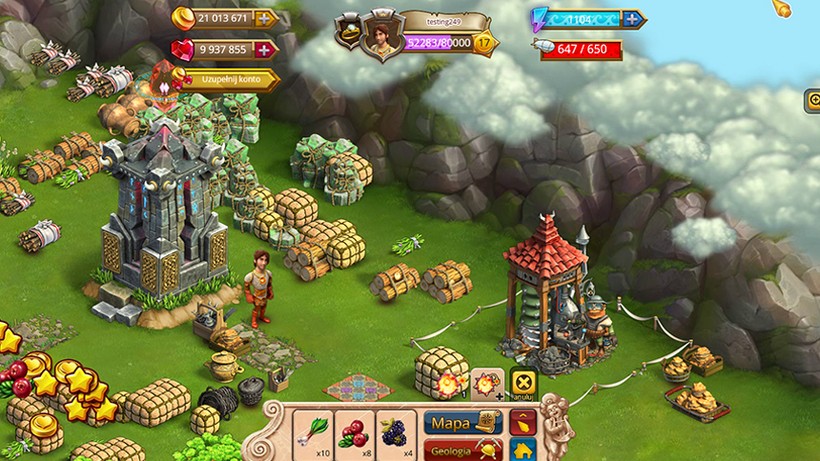Return home with the blue house button
Image resolution: width=820 pixels, height=461 pixels.
point(522,450)
